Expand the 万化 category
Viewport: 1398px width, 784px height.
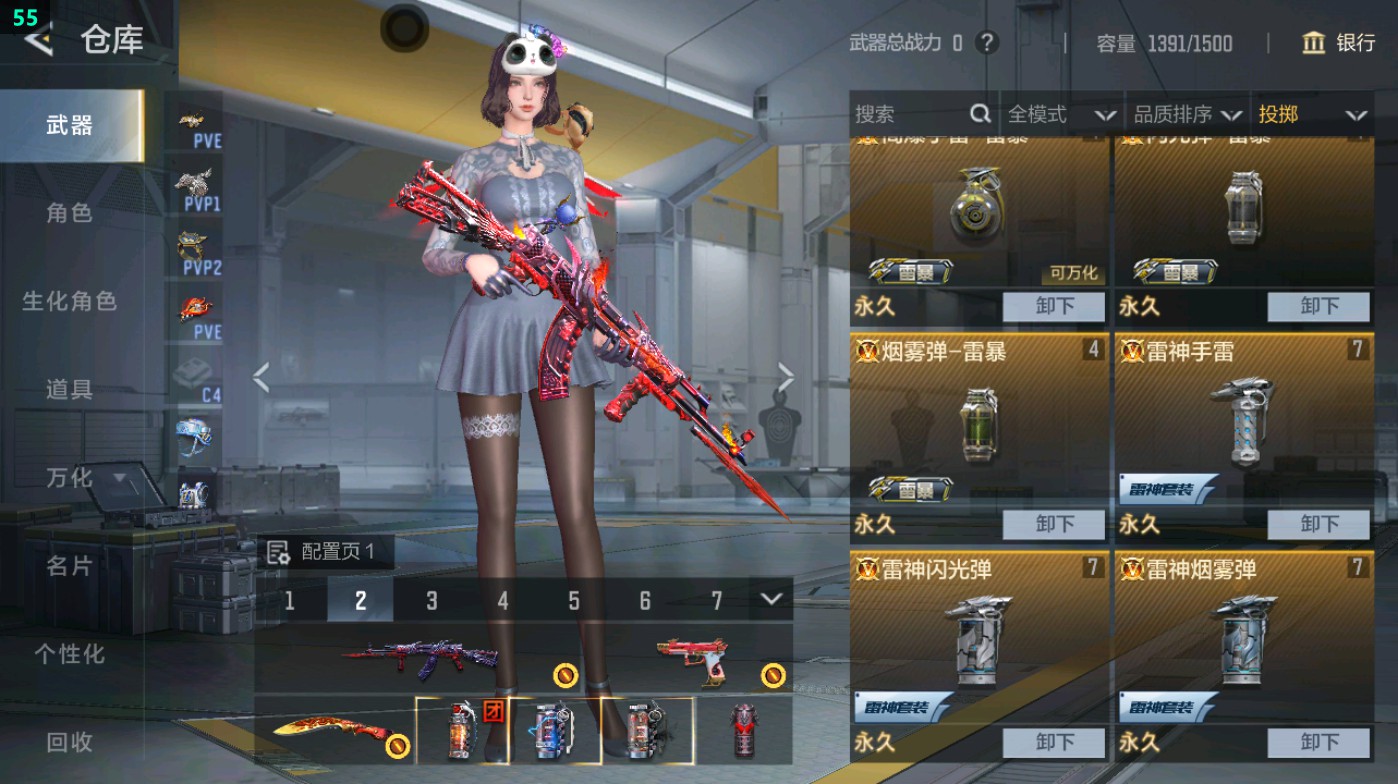click(85, 477)
